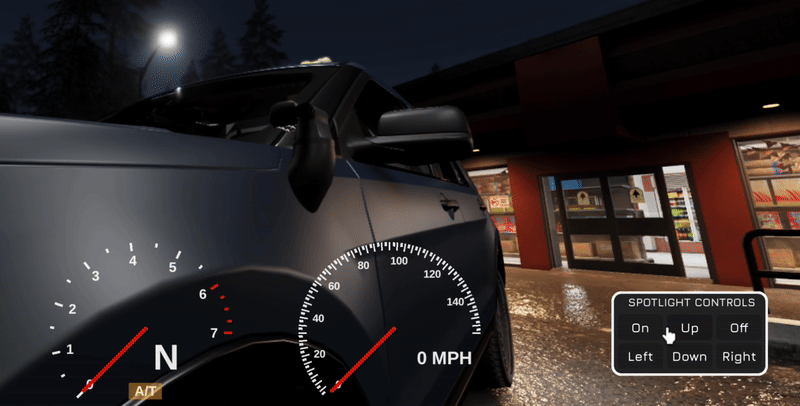
Task: Switch the spotlight Off
Action: pos(739,328)
